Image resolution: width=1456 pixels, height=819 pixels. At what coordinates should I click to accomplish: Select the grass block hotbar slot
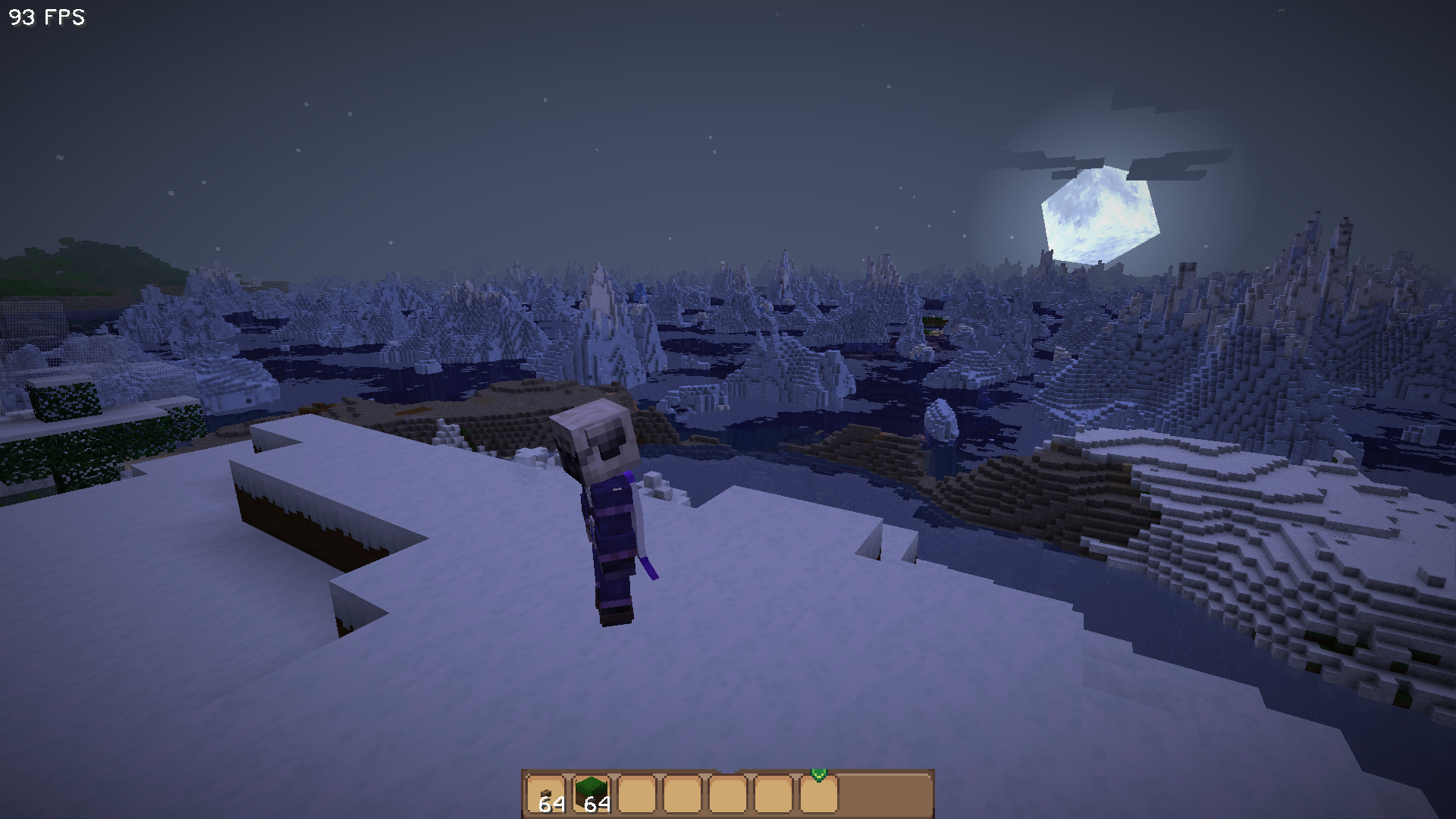591,795
